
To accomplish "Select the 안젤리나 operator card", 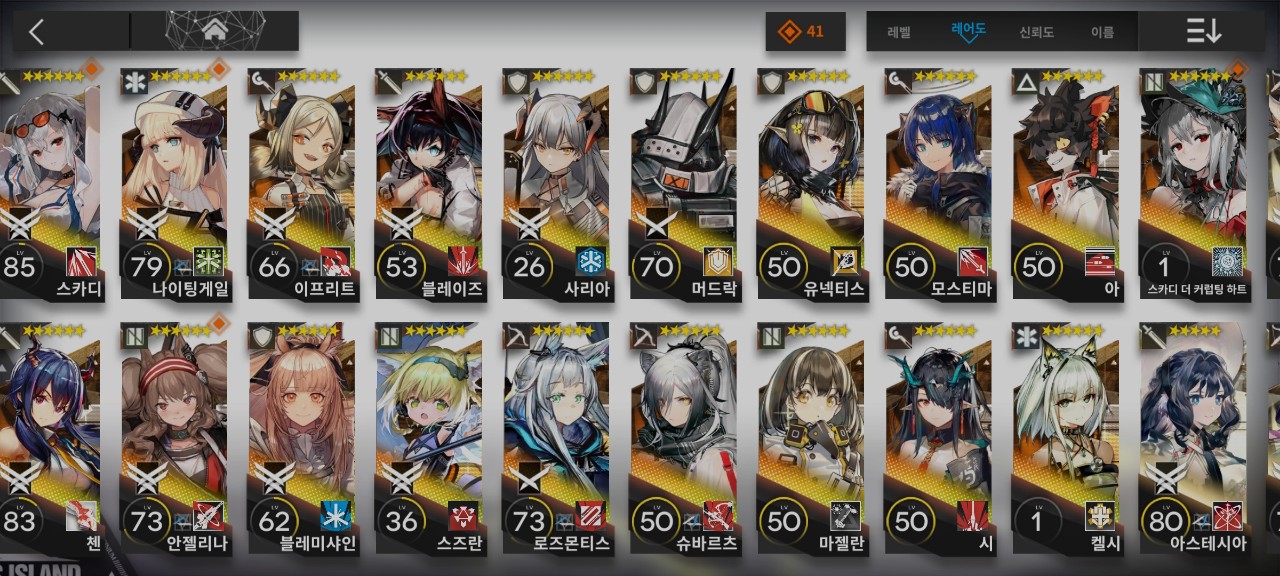I will (175, 440).
